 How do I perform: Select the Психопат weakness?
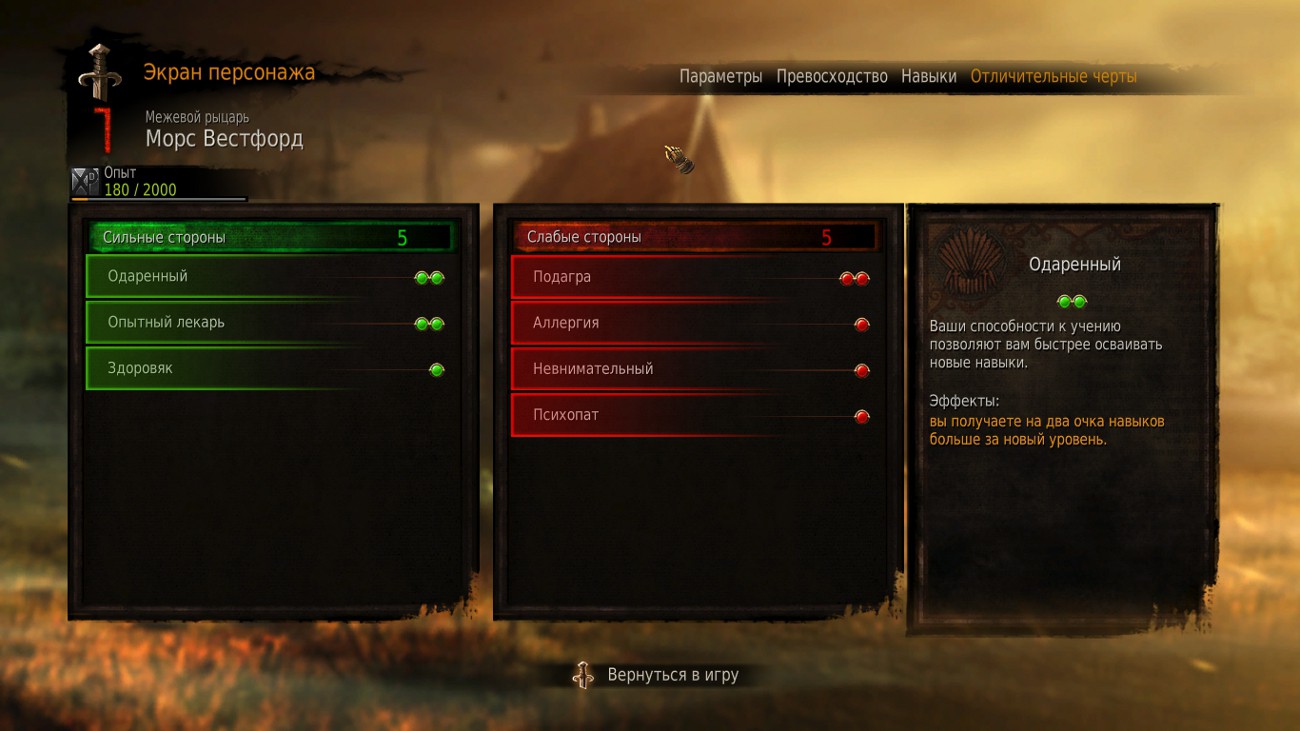tap(692, 415)
